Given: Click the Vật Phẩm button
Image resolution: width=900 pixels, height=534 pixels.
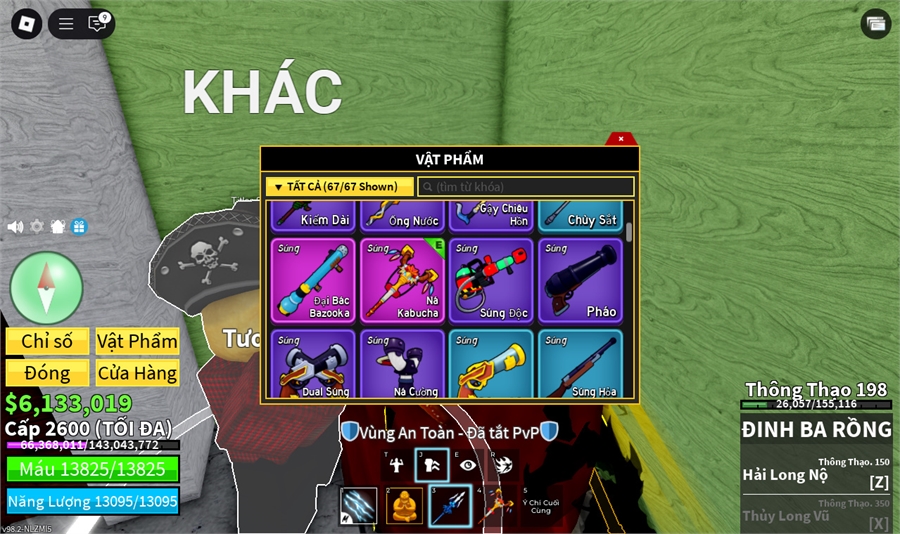Looking at the screenshot, I should coord(137,341).
